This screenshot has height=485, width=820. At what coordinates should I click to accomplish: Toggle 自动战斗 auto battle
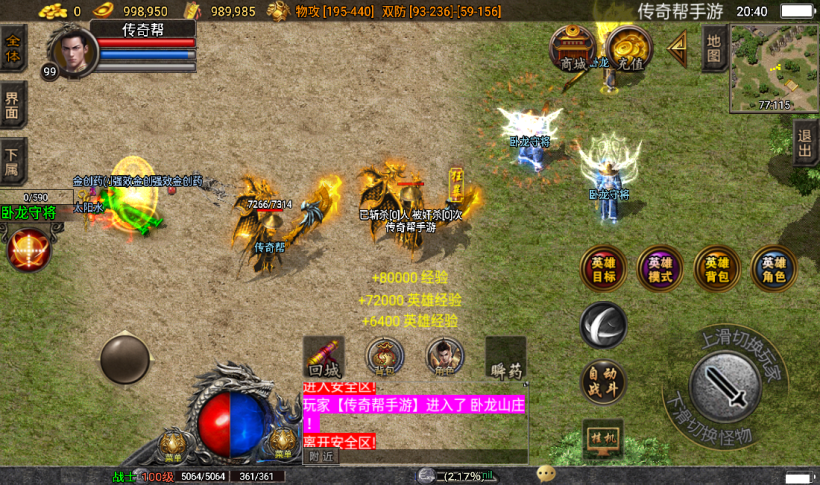[x=604, y=383]
